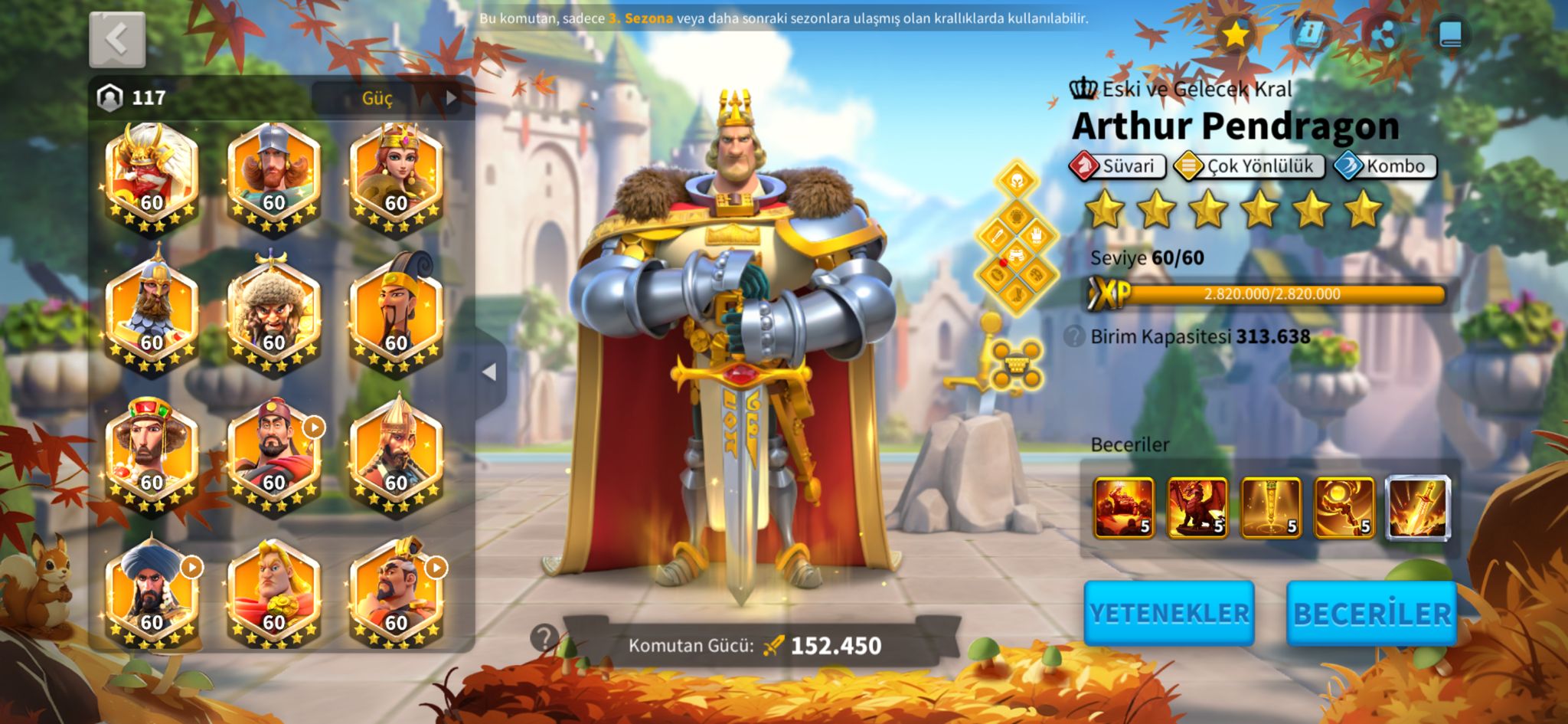1568x724 pixels.
Task: View the red dragon skill
Action: (1197, 507)
